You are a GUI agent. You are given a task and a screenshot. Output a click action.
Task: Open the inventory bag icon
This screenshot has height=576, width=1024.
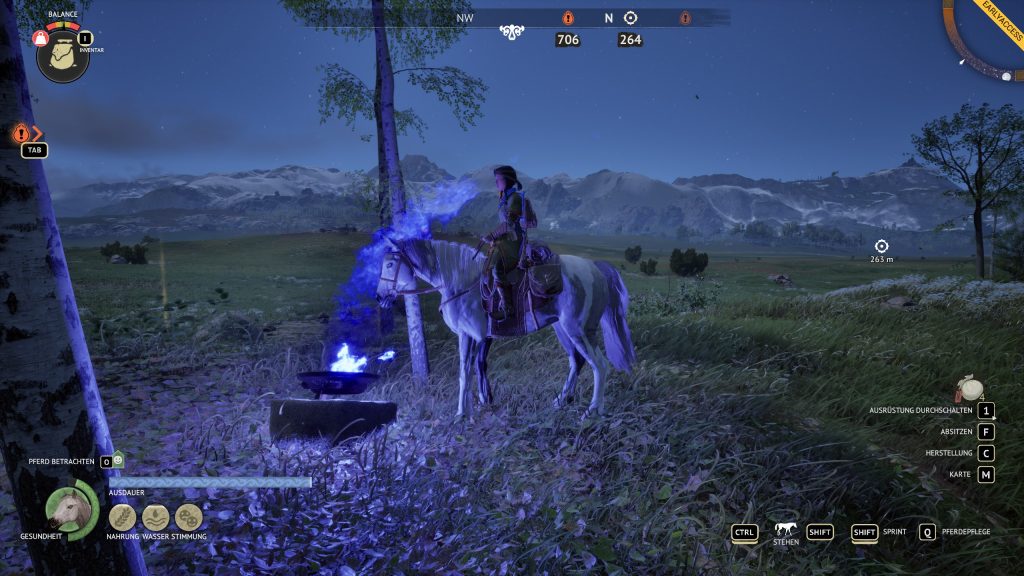(62, 57)
